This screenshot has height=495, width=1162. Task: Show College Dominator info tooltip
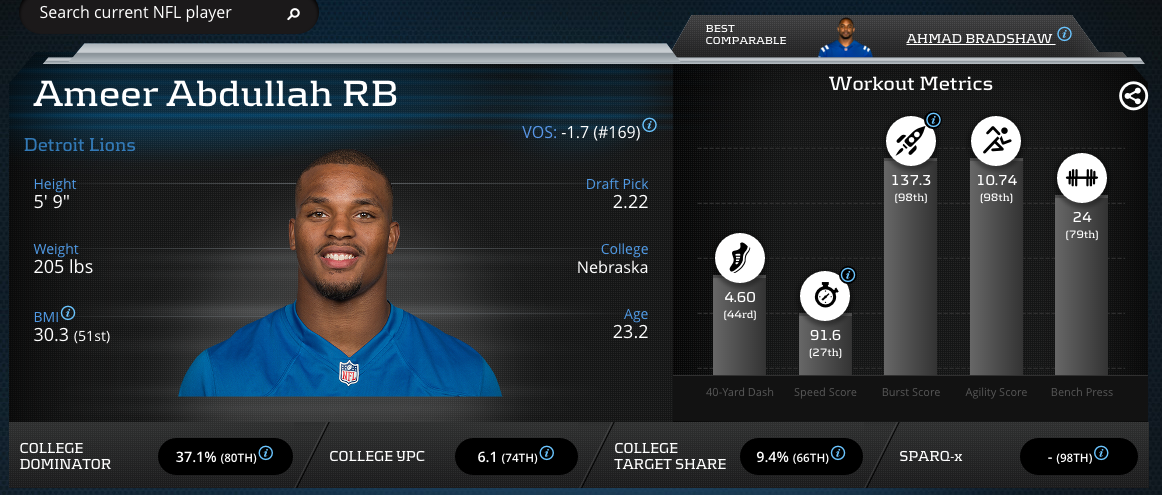(266, 454)
